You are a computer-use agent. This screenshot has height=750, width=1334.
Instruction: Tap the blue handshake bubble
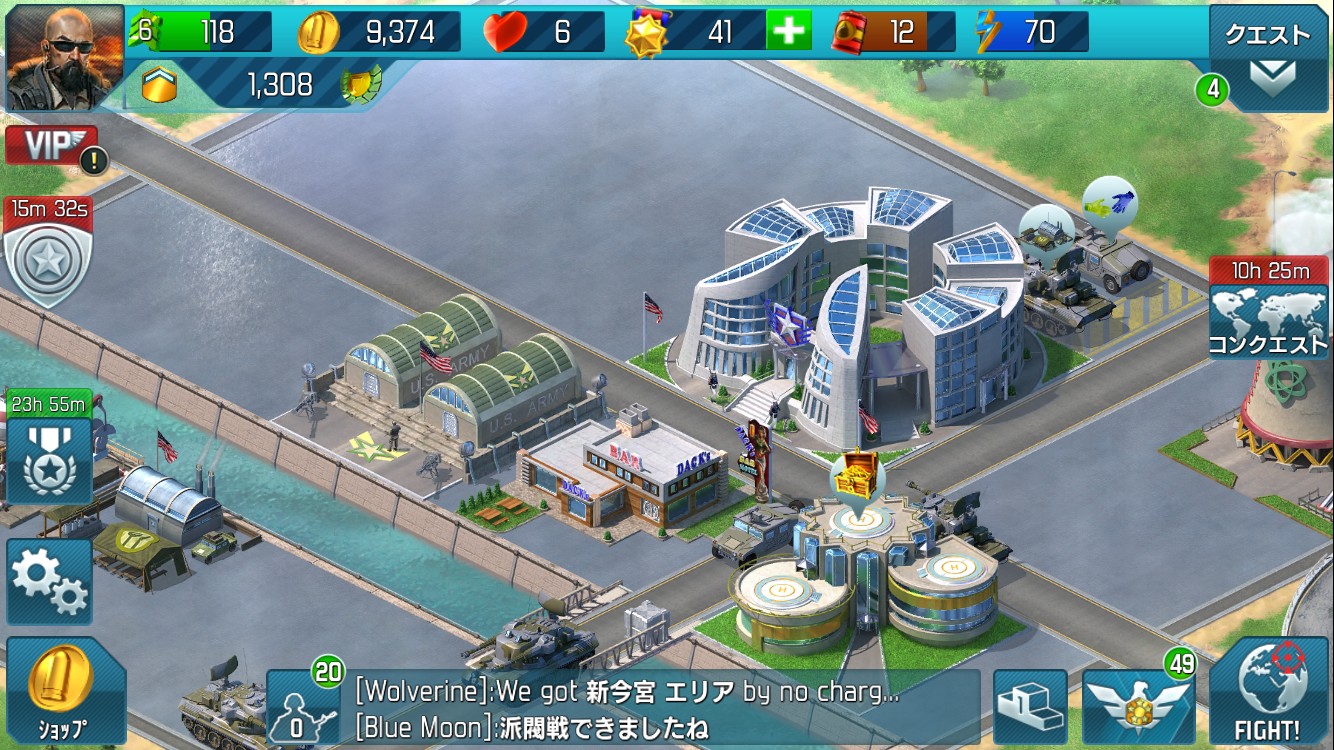coord(1110,200)
